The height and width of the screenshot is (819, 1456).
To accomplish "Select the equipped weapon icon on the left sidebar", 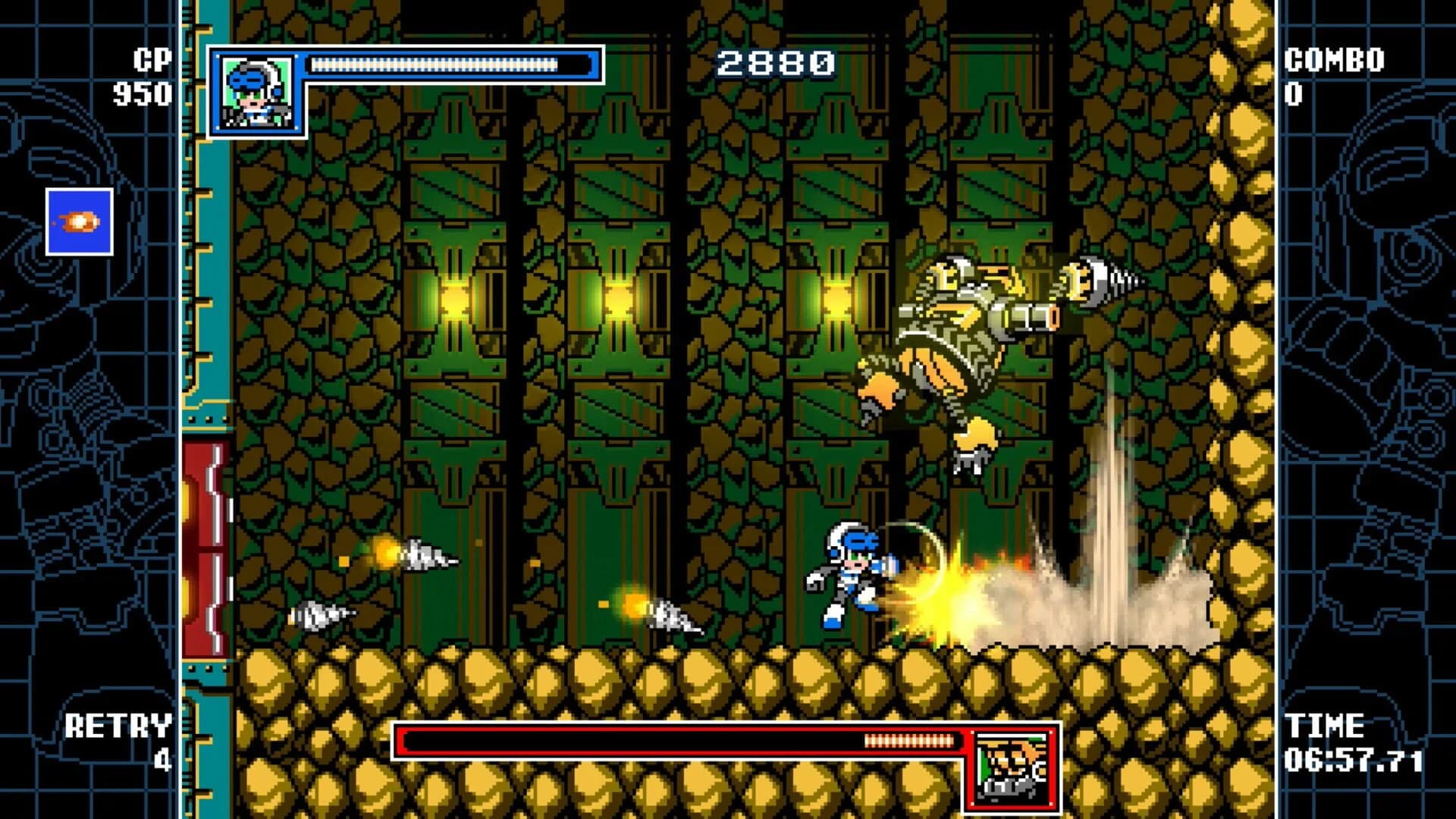I will (x=78, y=220).
